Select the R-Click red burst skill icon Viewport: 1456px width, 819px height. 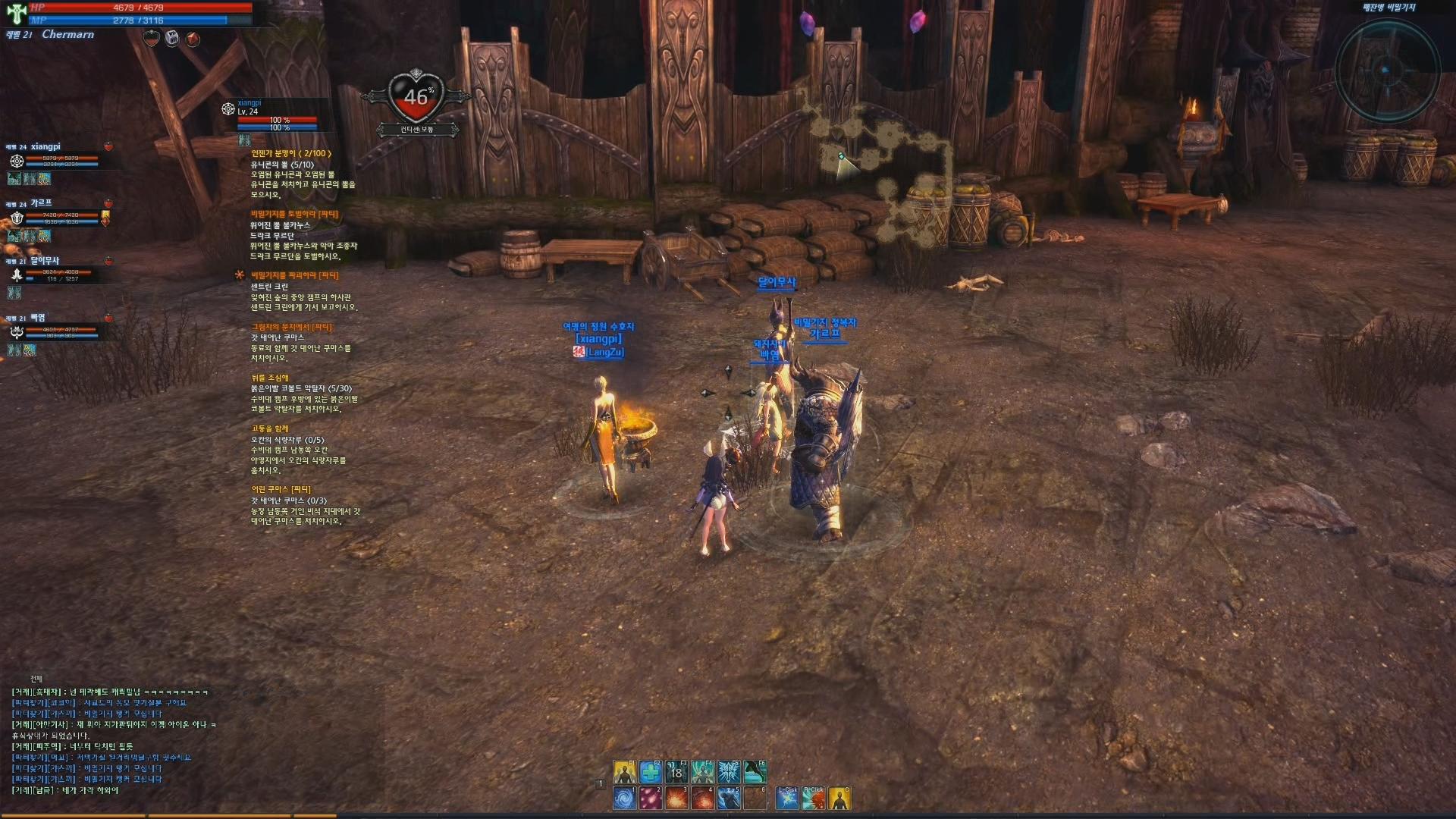click(x=813, y=798)
